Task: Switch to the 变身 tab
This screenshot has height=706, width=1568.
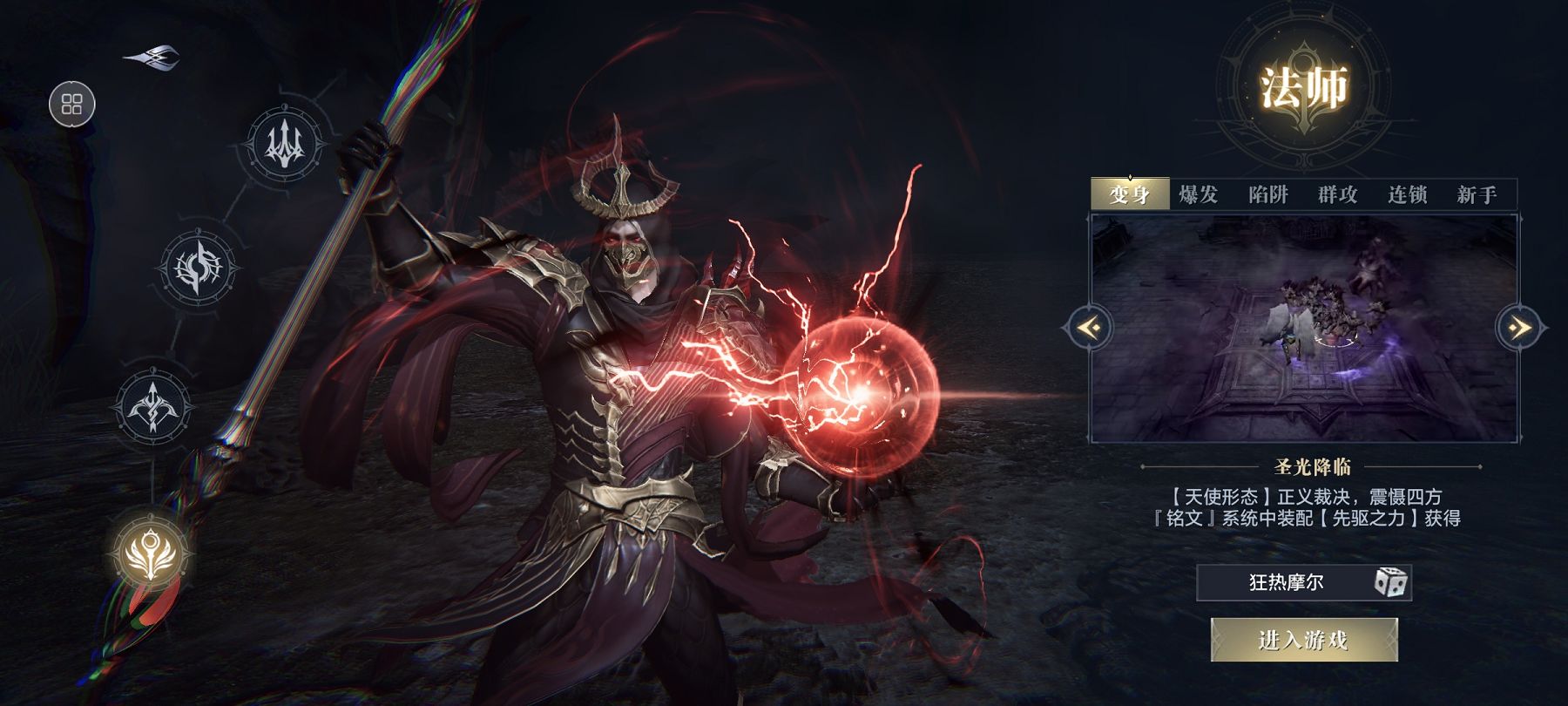Action: pos(1129,194)
